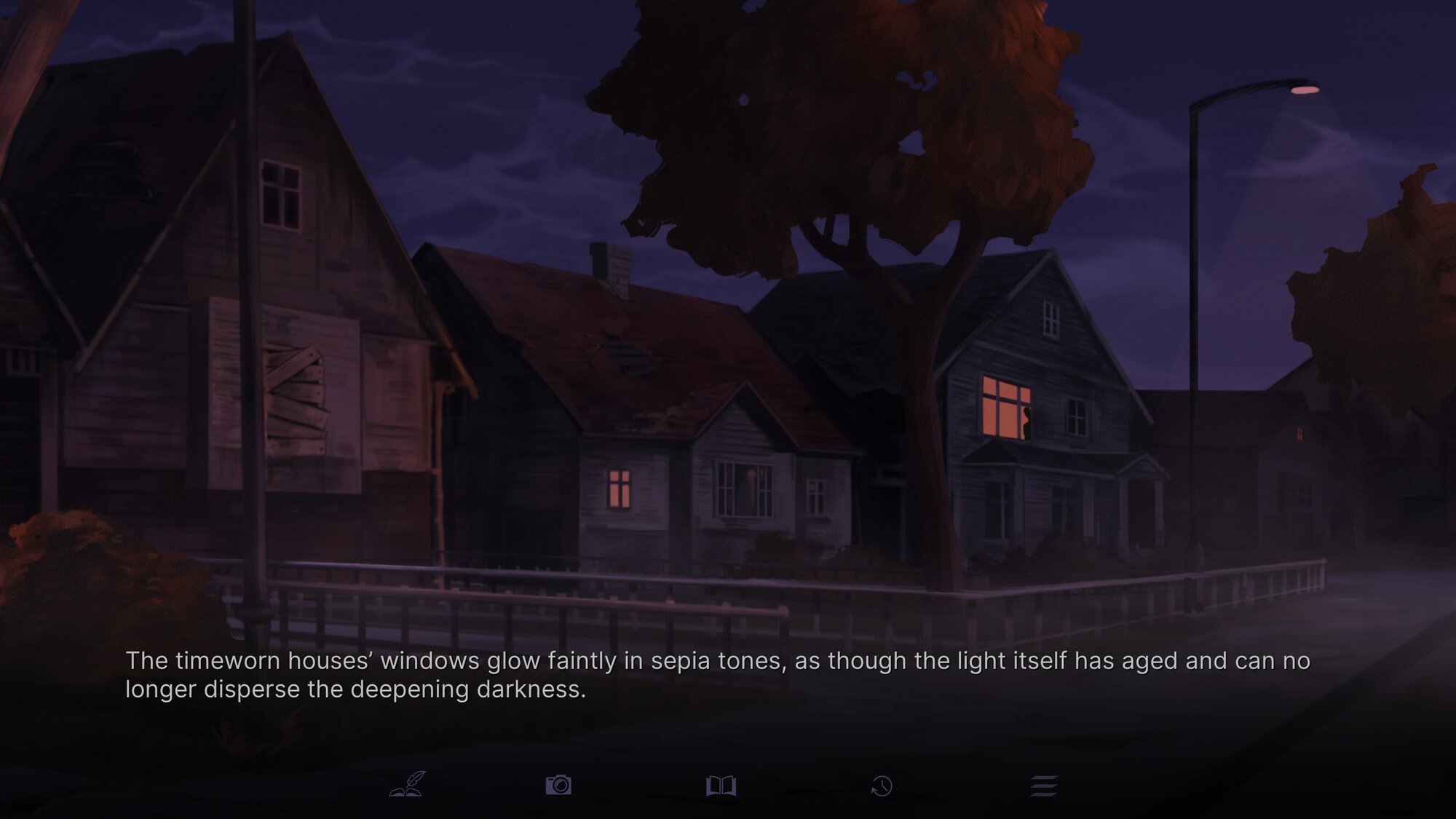The width and height of the screenshot is (1456, 819).
Task: Click the camera icon
Action: 558,785
